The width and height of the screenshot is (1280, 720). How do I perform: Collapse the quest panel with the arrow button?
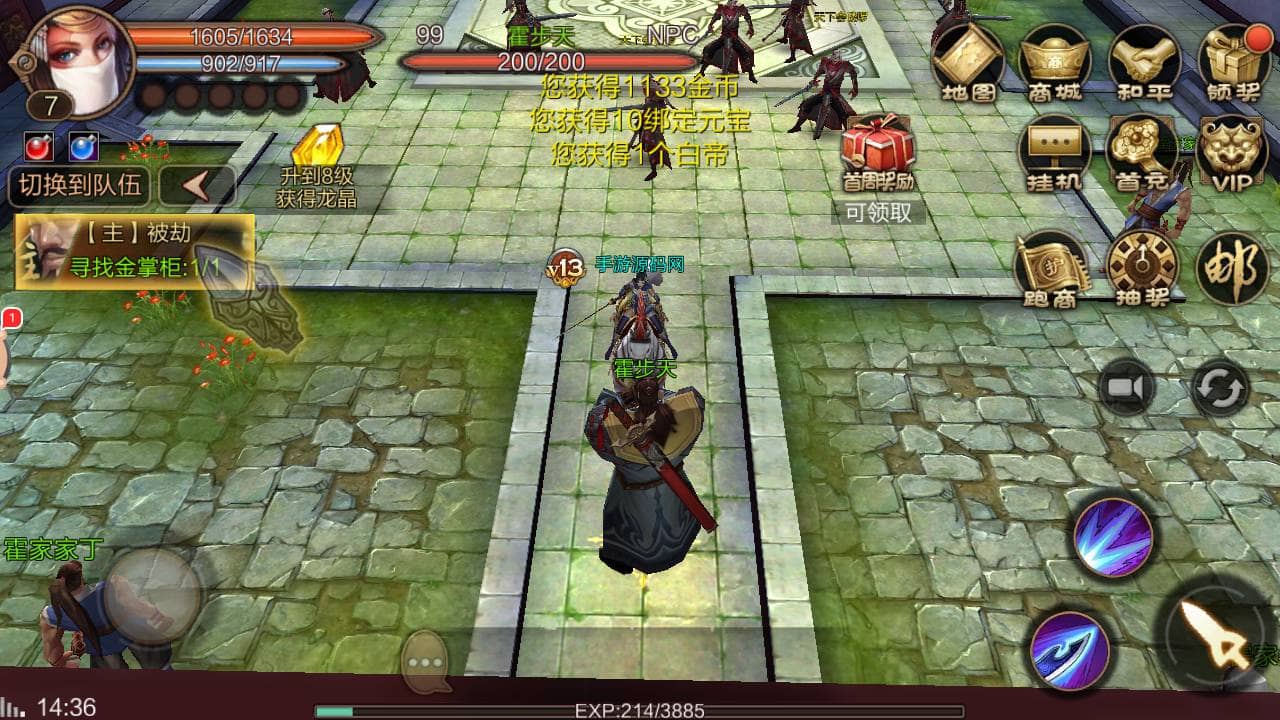point(197,187)
